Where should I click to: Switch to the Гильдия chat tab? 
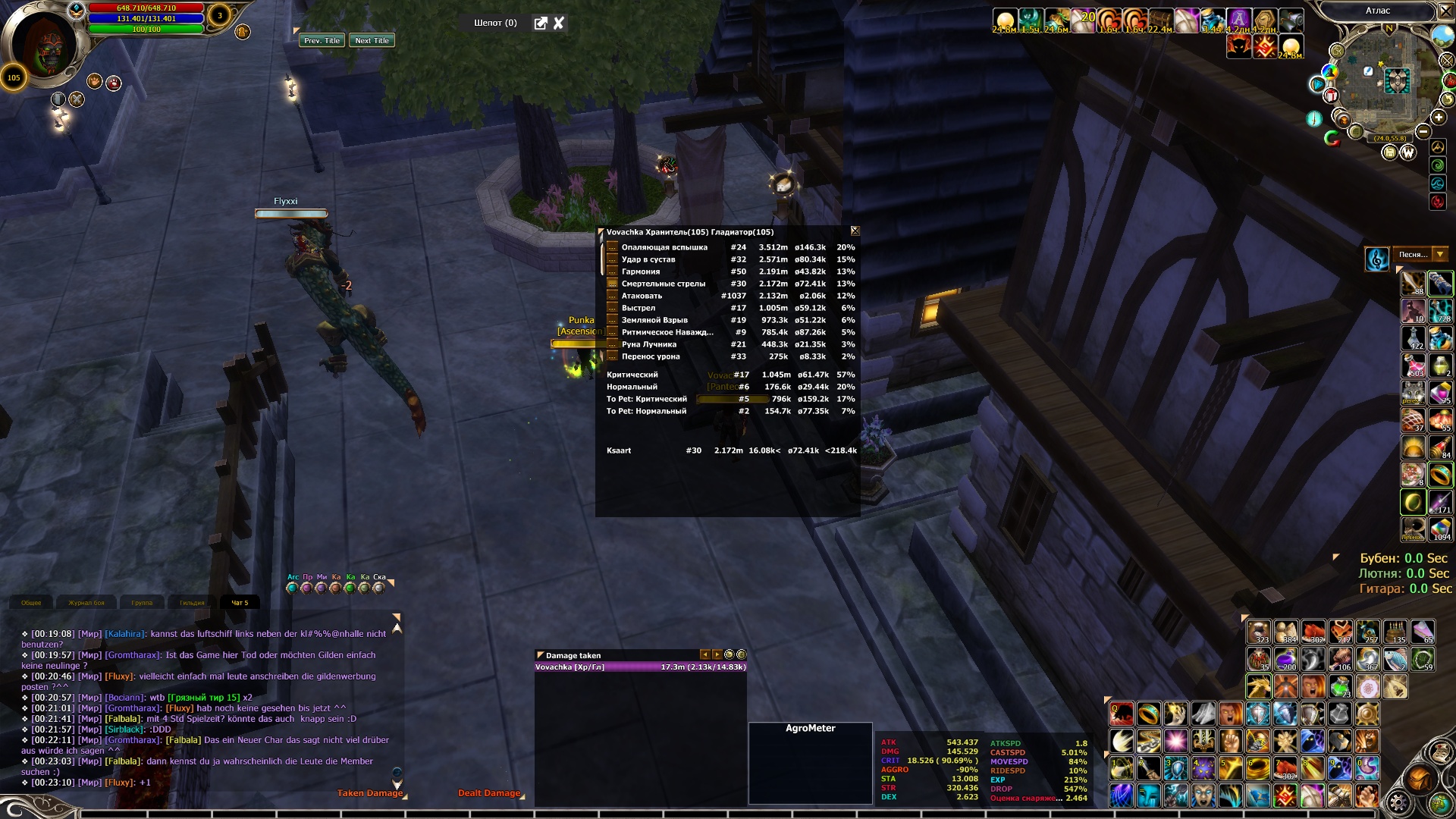tap(192, 603)
